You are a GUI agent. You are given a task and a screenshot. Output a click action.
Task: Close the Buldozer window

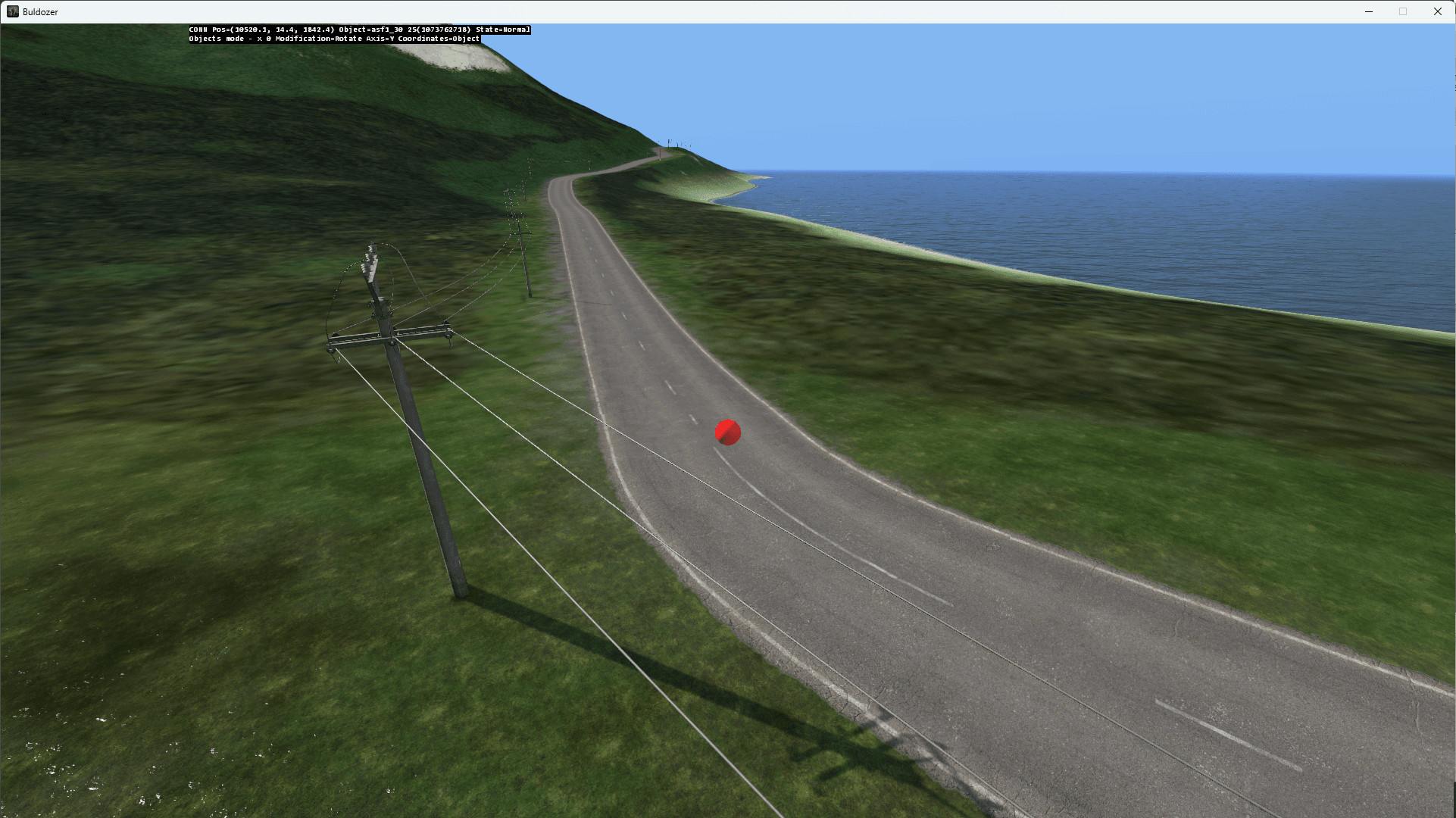pos(1437,11)
